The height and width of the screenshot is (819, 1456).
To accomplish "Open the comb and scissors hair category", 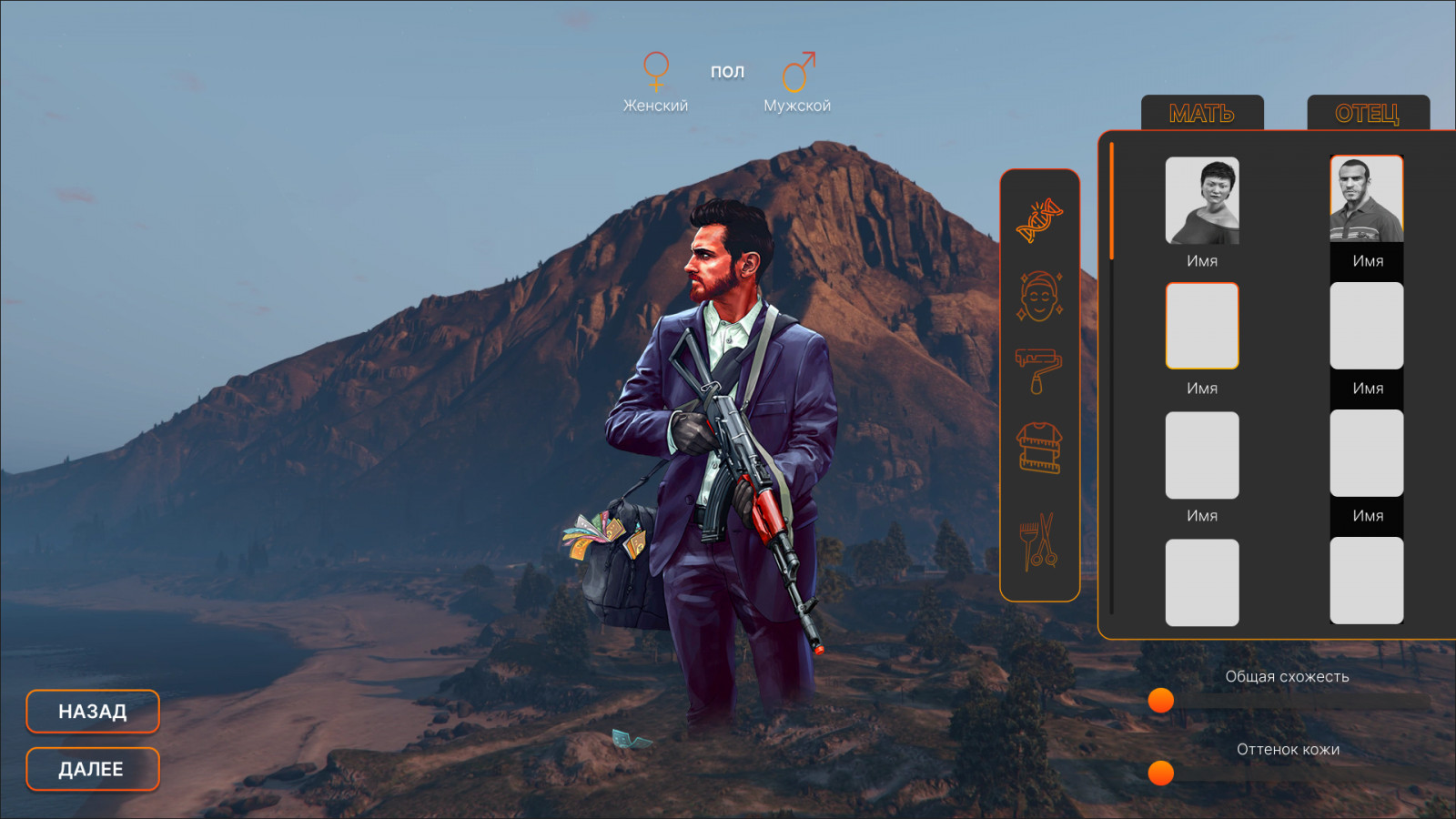I will click(1039, 541).
